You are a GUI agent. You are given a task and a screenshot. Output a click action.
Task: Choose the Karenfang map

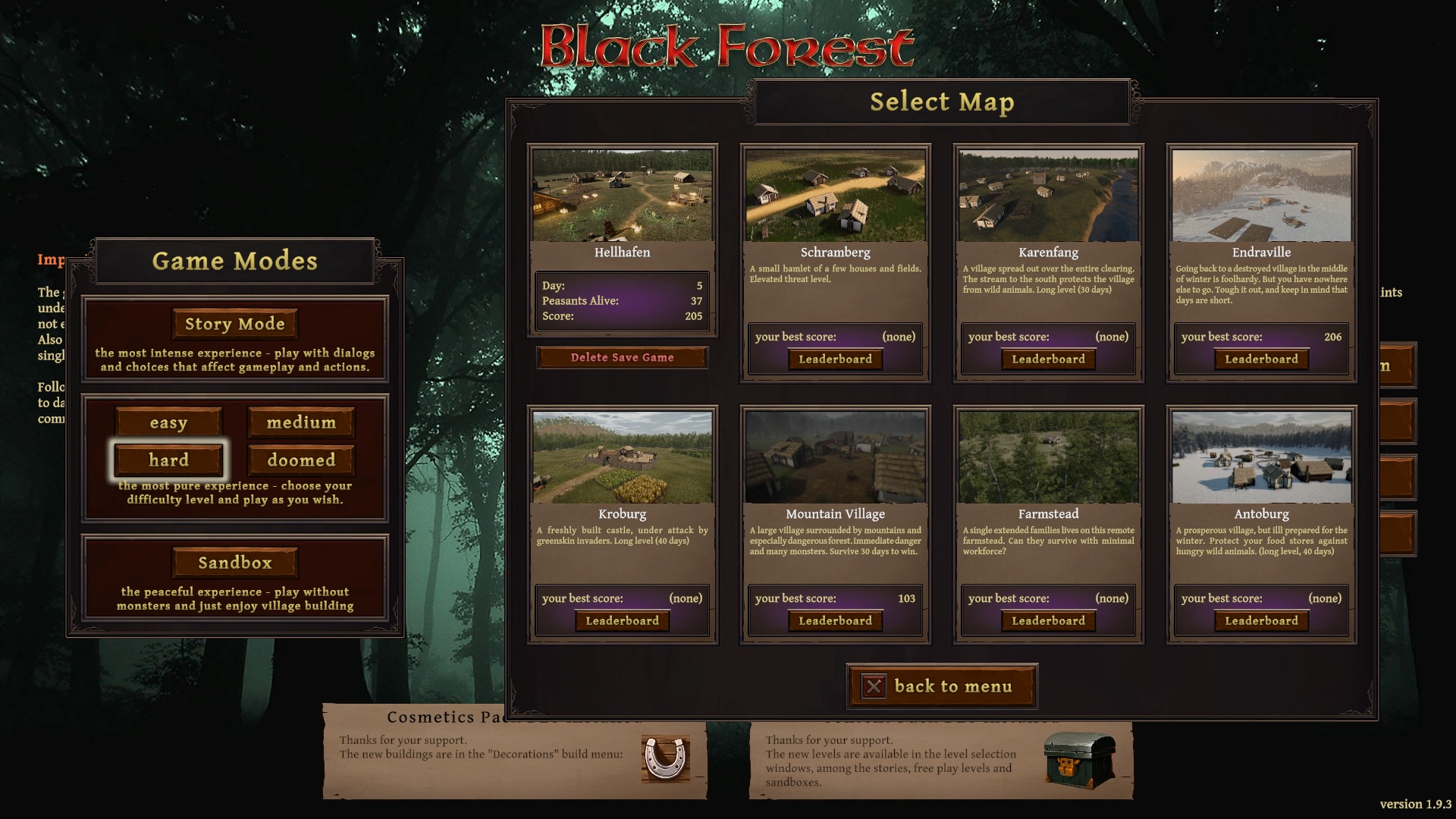(x=1048, y=196)
